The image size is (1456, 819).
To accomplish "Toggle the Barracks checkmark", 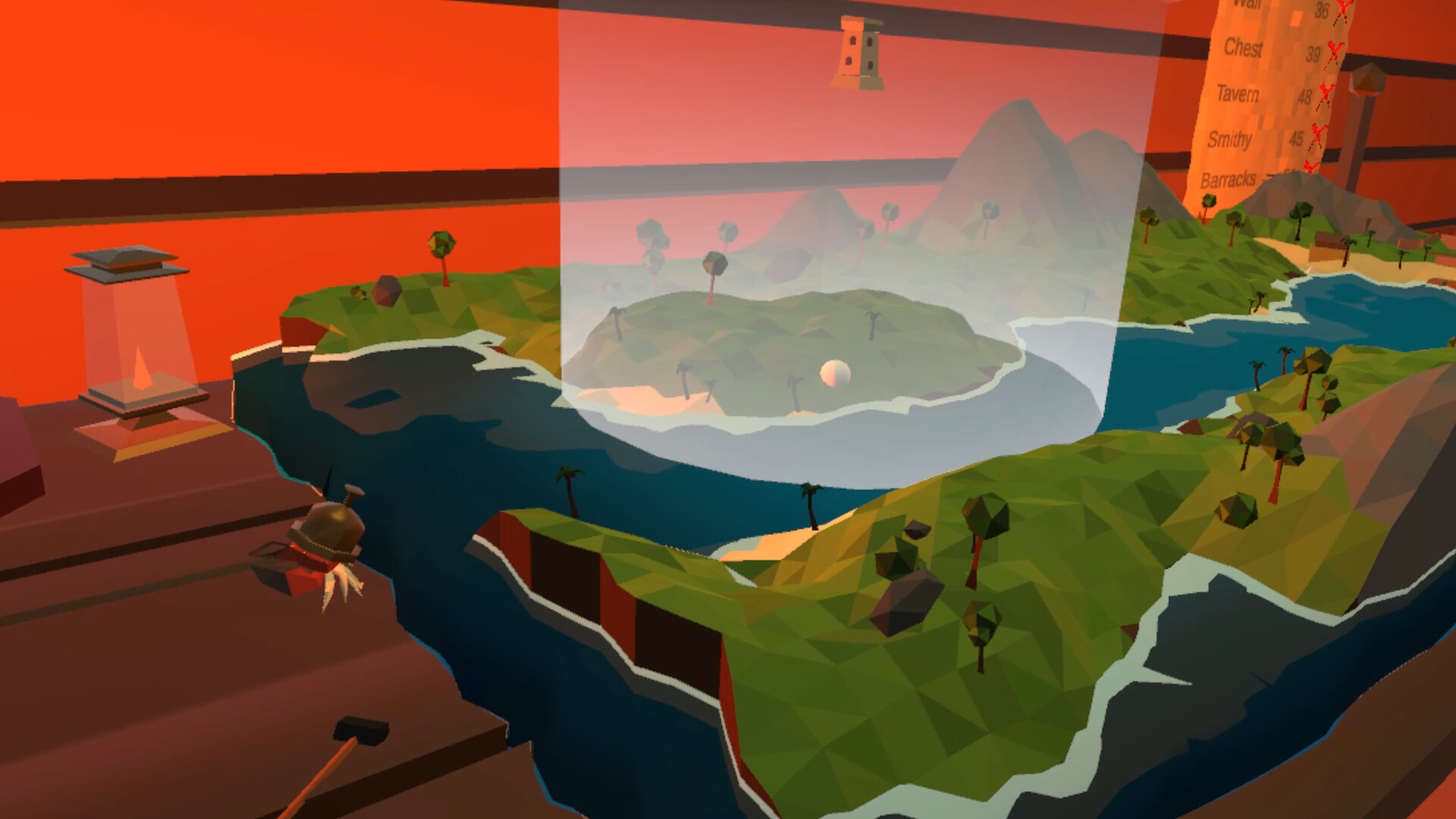I will pyautogui.click(x=1310, y=166).
